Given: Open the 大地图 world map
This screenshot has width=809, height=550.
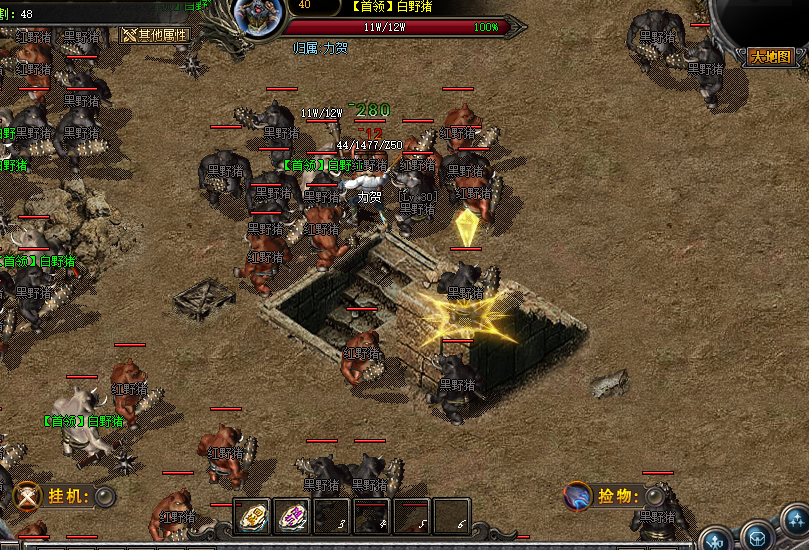Looking at the screenshot, I should click(x=771, y=57).
